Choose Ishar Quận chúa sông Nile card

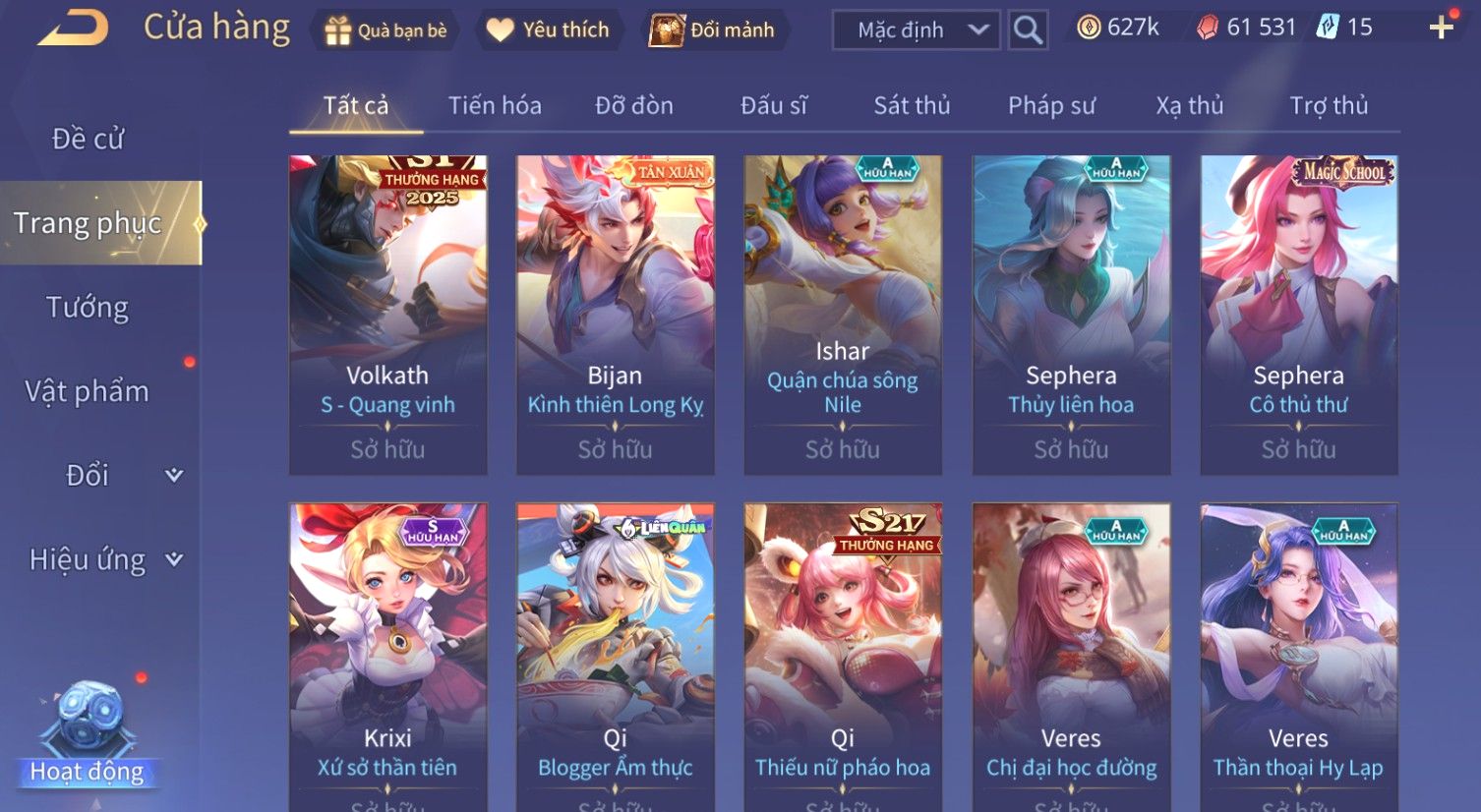coord(843,315)
